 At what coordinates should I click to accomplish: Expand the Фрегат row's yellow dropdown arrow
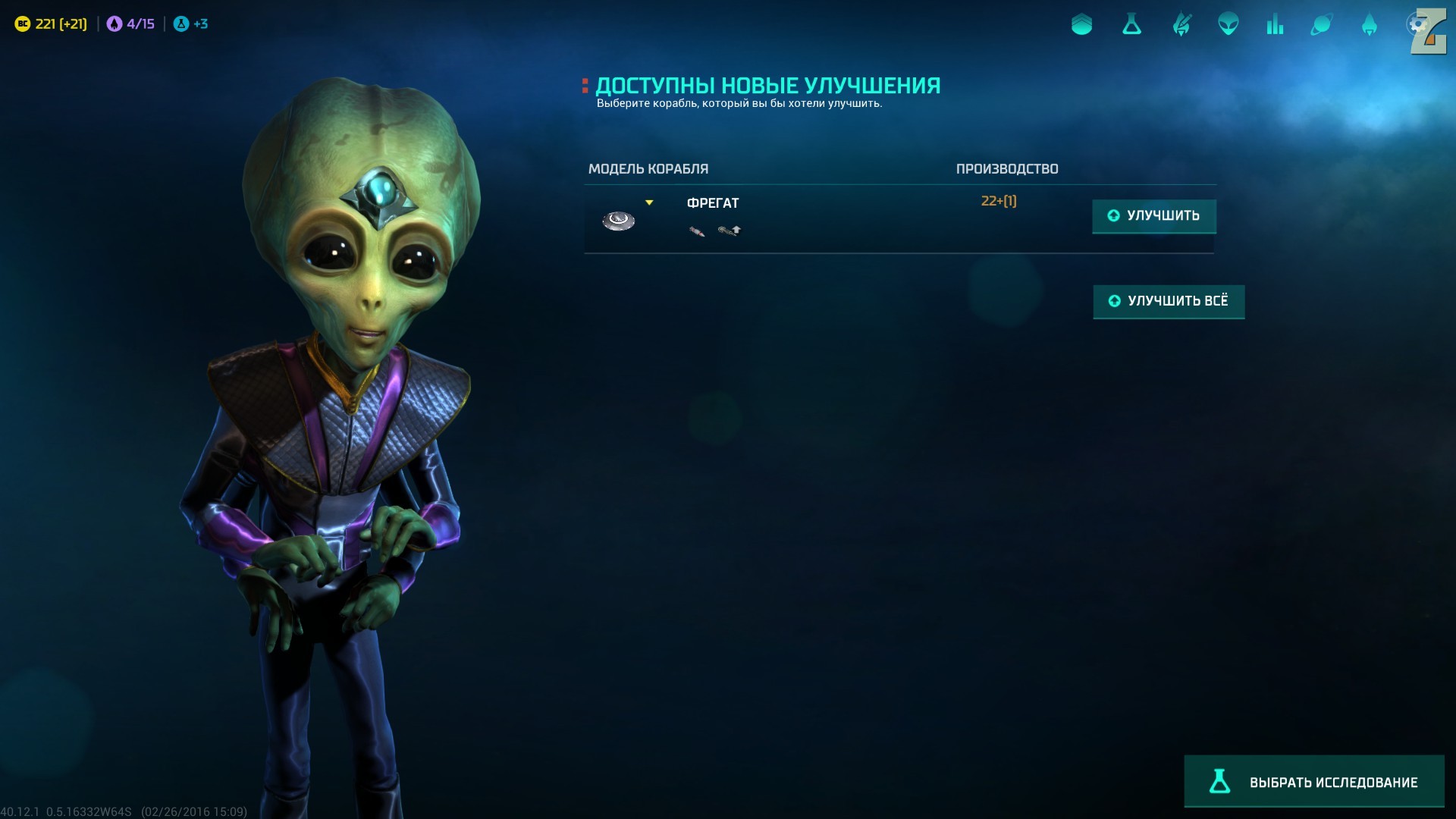(649, 202)
